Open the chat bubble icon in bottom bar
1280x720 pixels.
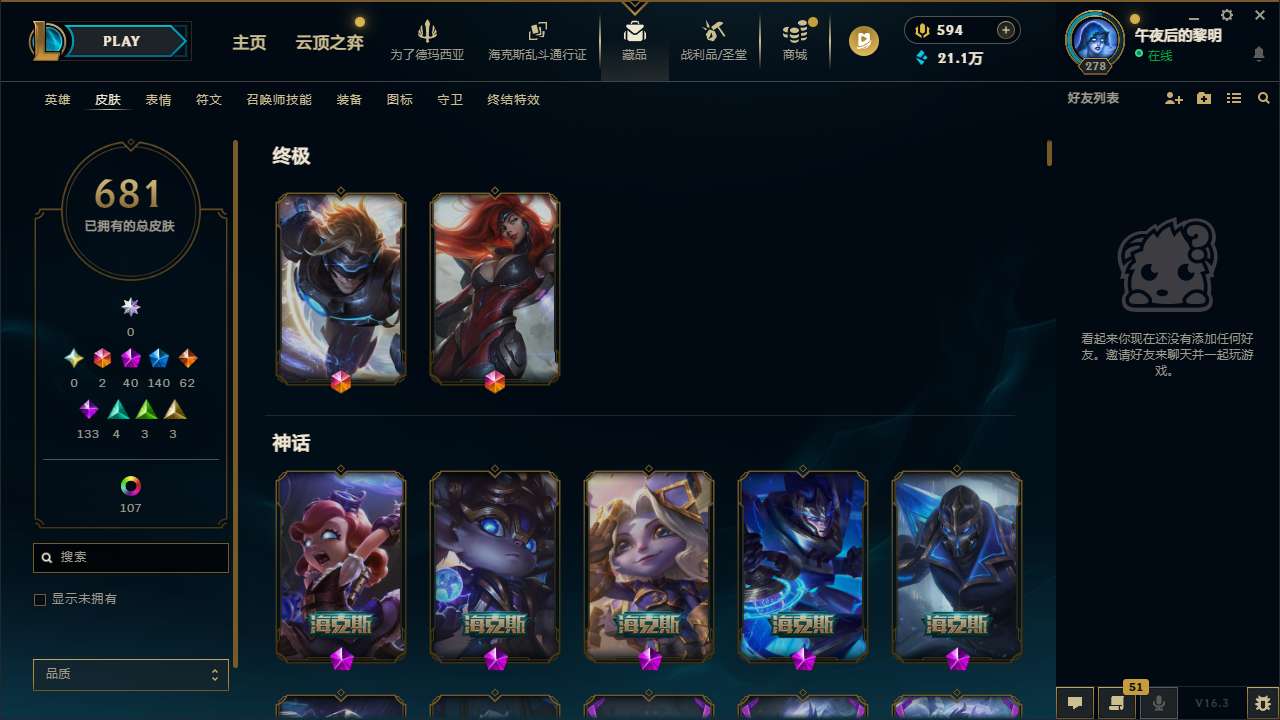(1074, 702)
